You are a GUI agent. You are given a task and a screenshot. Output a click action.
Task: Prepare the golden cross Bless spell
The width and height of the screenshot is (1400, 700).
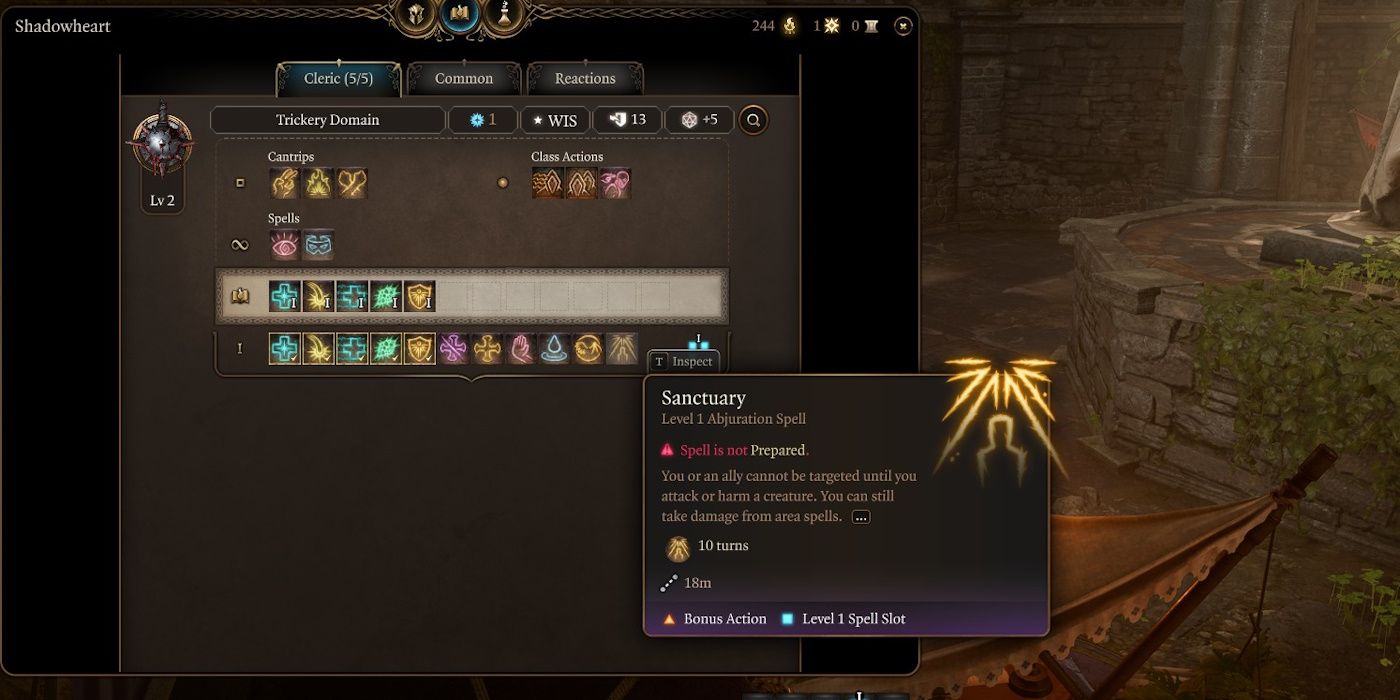(488, 348)
